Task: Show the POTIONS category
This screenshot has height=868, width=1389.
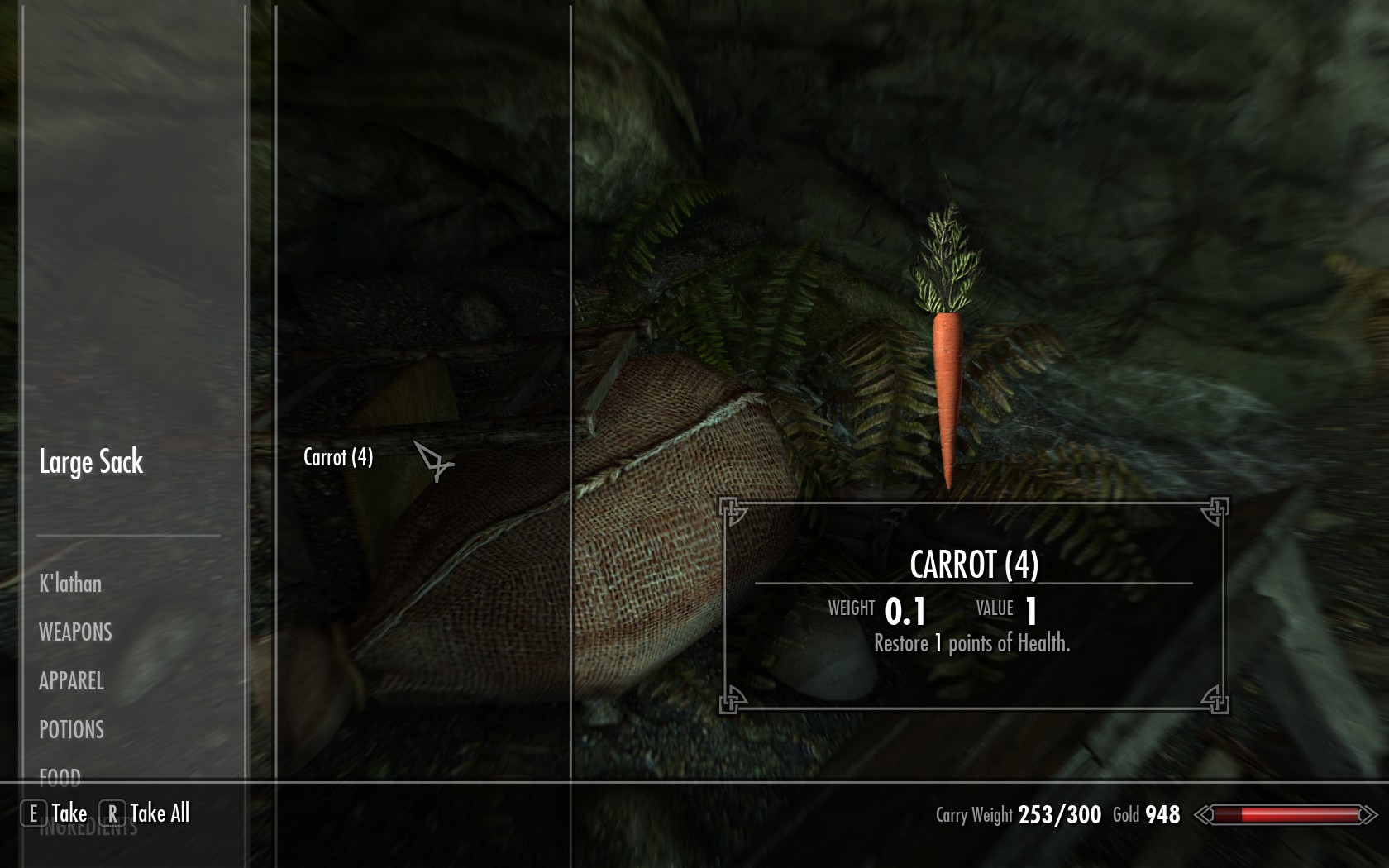Action: click(71, 730)
